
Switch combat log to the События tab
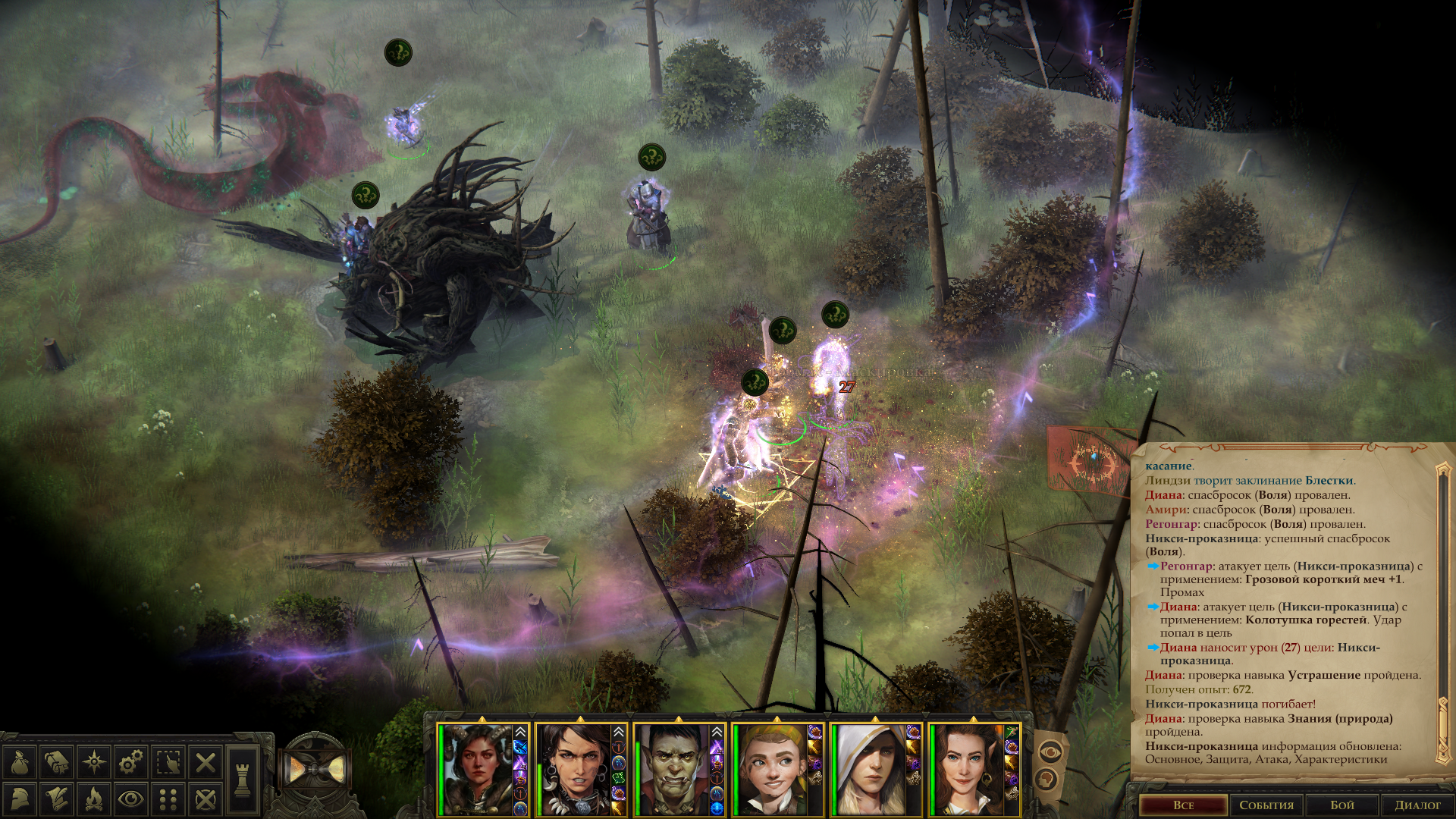coord(1266,805)
